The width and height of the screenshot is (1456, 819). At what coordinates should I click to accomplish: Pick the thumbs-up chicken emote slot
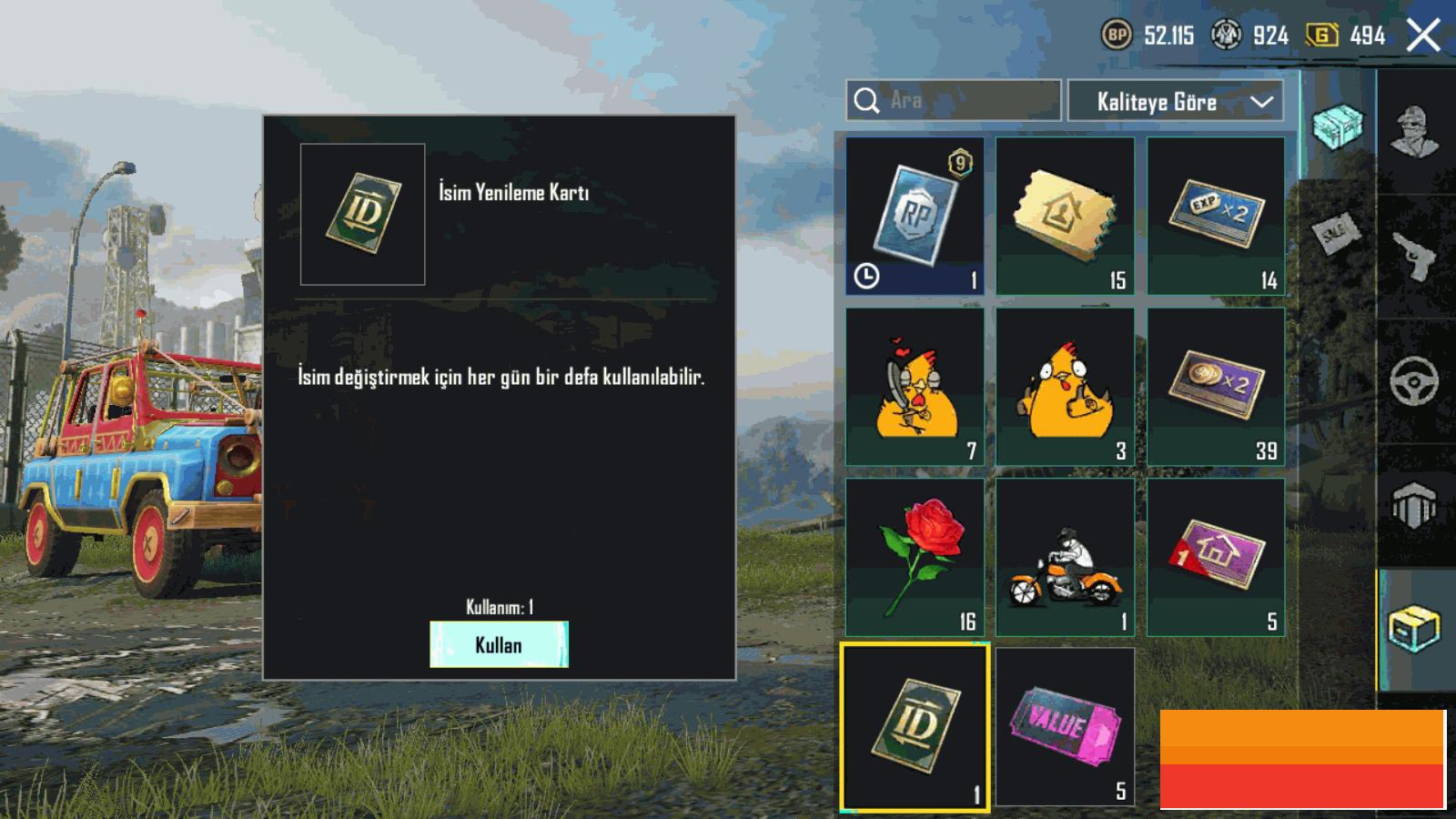pos(1065,387)
